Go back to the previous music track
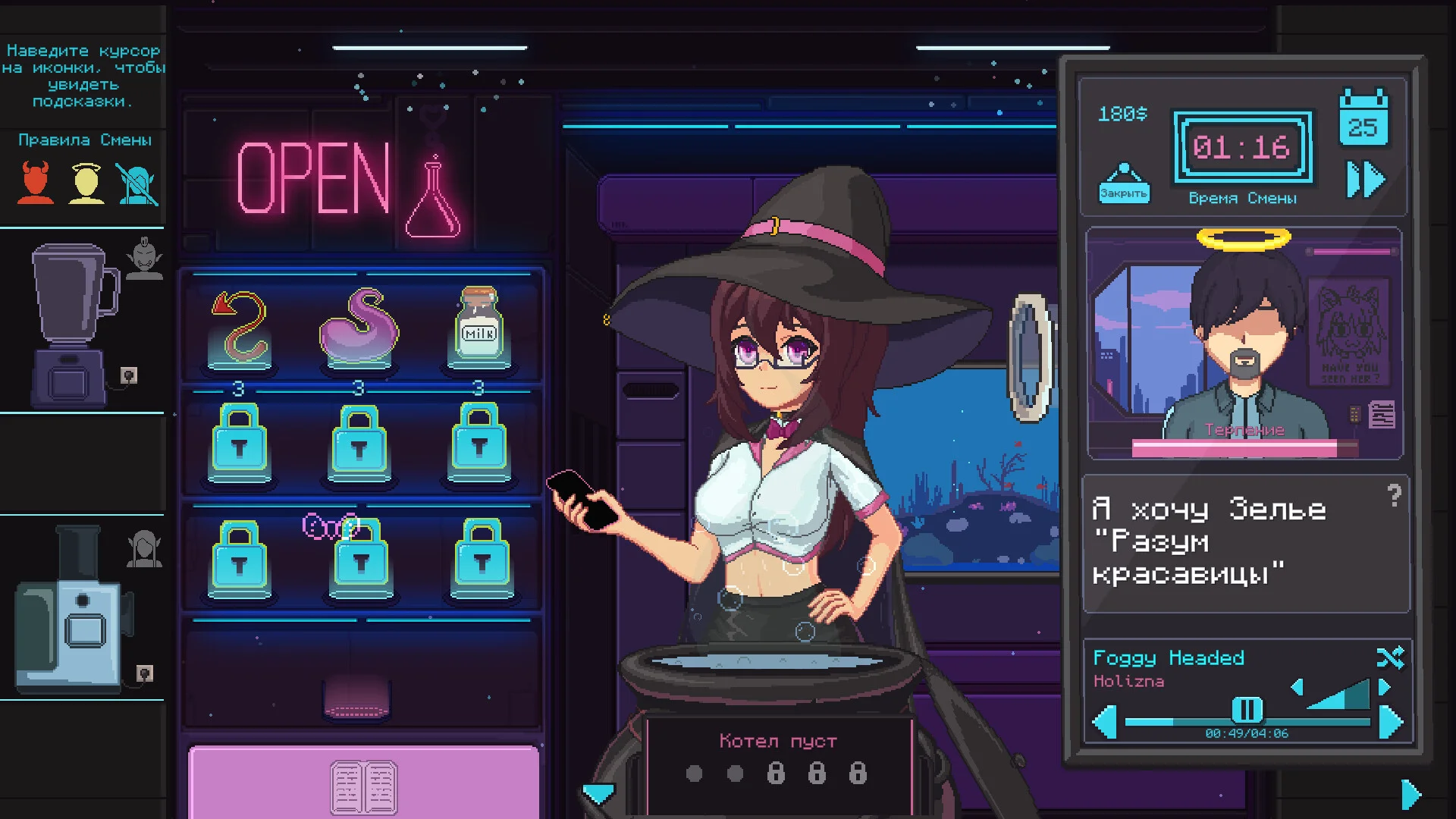The image size is (1456, 819). click(1104, 721)
